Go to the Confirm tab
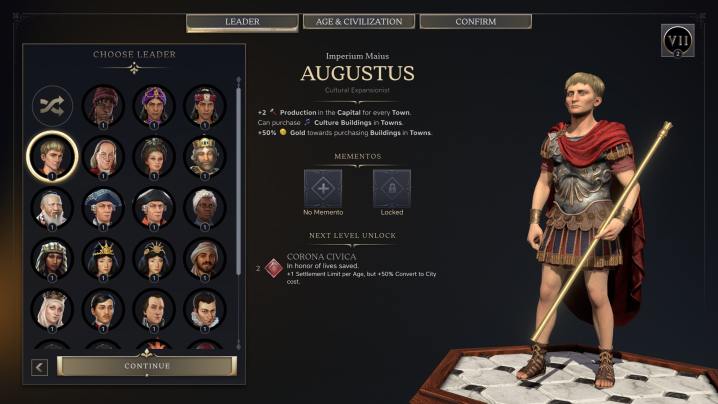Viewport: 718px width, 404px height. pyautogui.click(x=475, y=21)
